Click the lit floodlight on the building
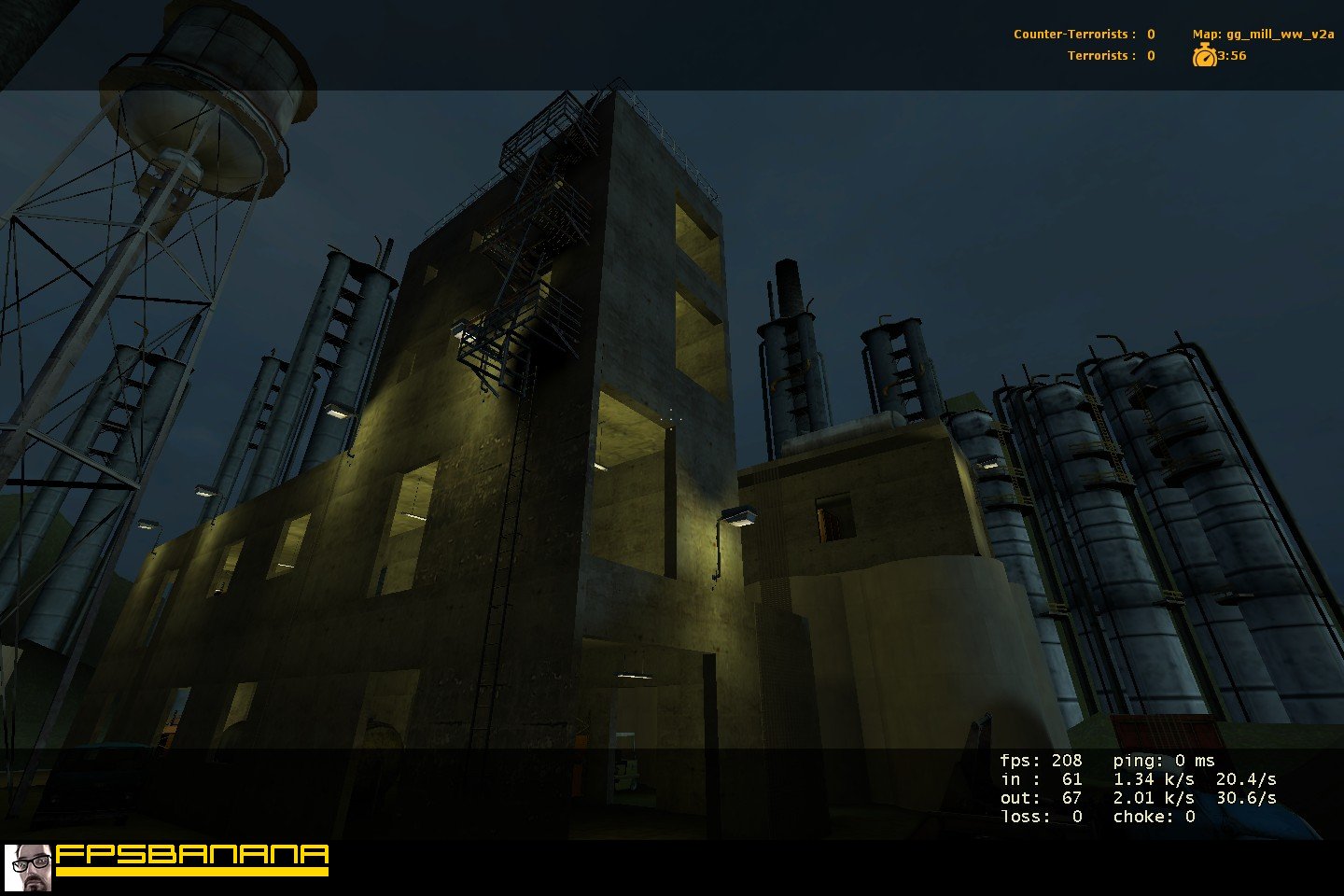The height and width of the screenshot is (896, 1344). pos(740,516)
